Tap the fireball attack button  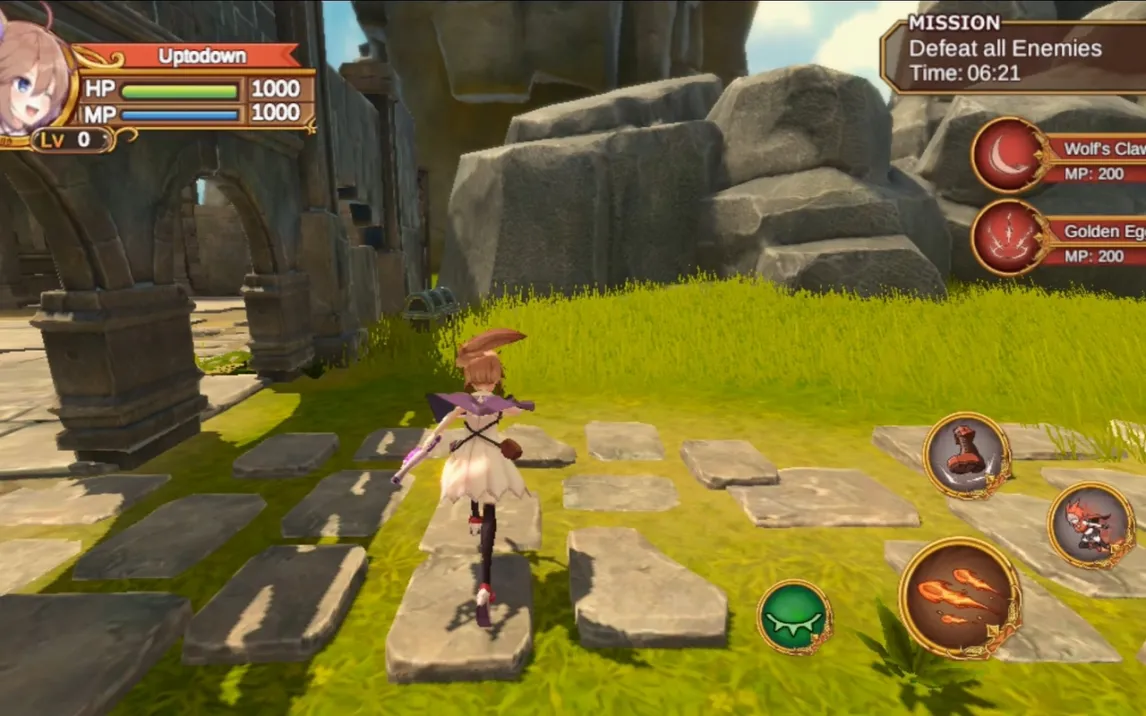coord(959,597)
